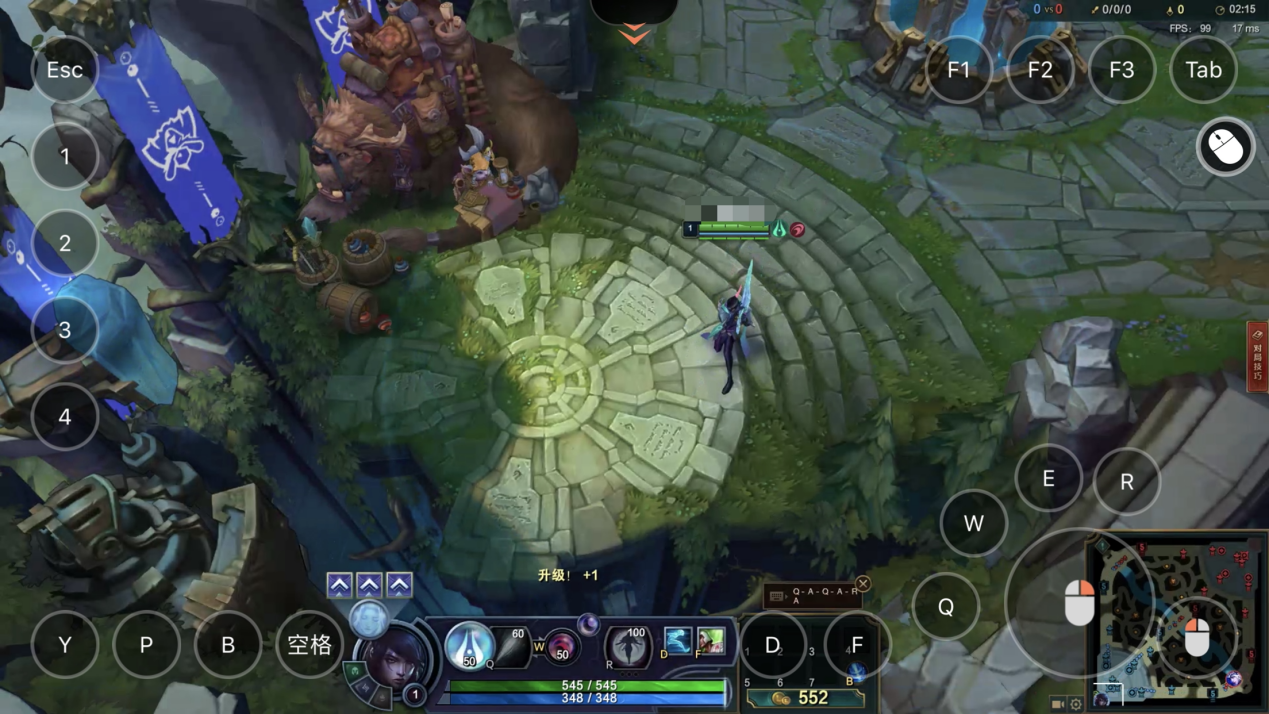Open the gear settings beside the minimap
The width and height of the screenshot is (1269, 714).
coord(1076,704)
